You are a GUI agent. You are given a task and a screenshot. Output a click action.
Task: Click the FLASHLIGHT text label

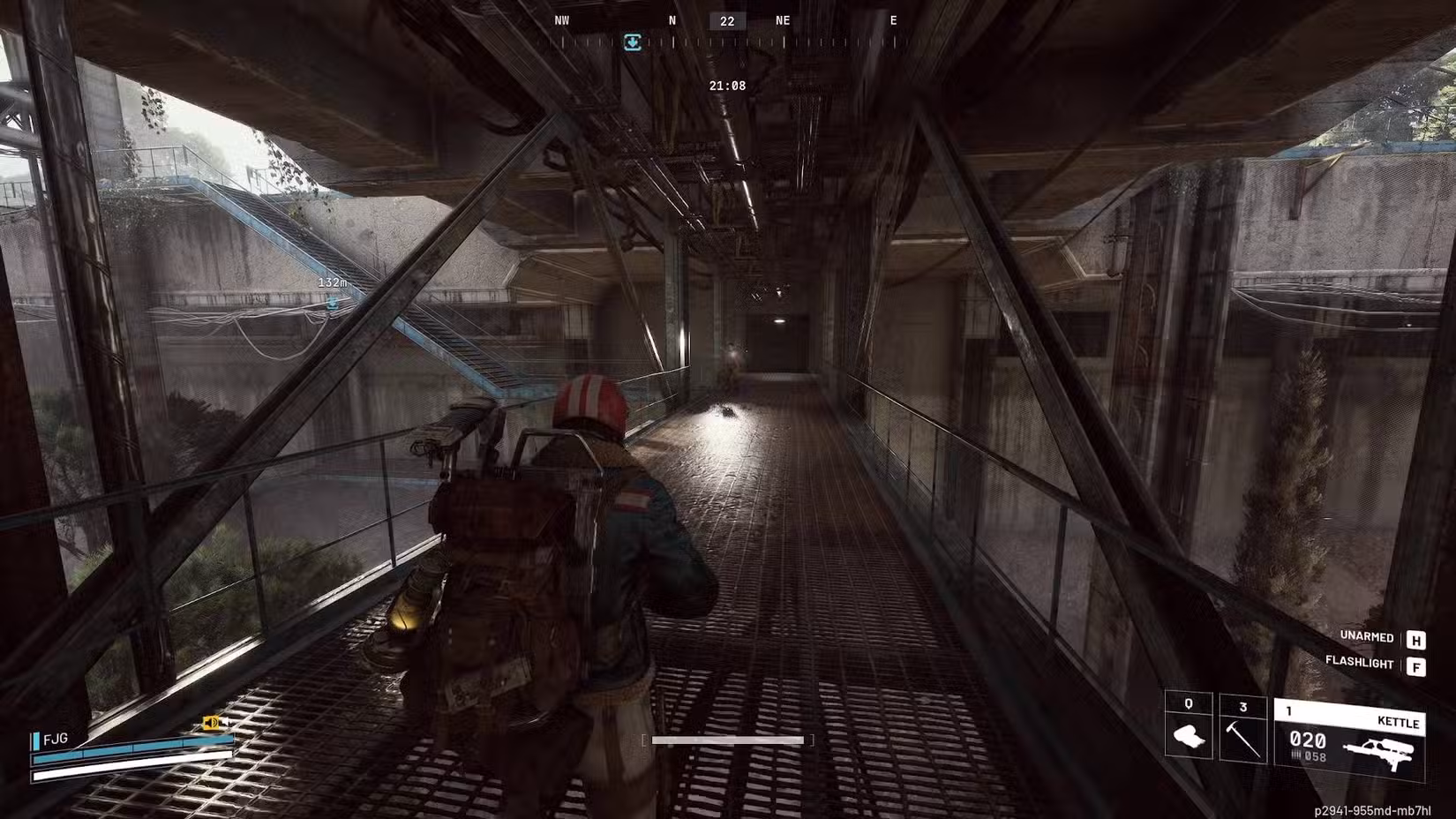(x=1359, y=664)
